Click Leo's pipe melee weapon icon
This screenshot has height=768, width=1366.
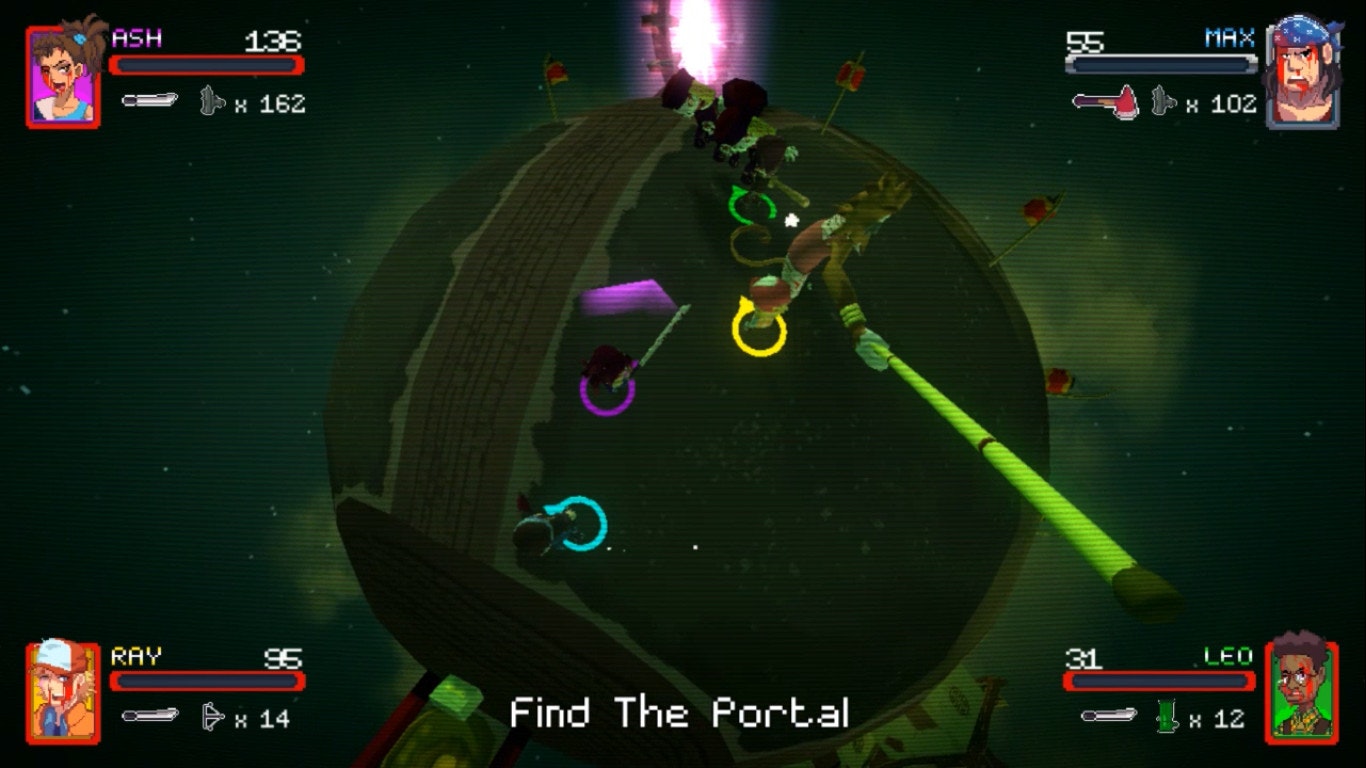[x=1109, y=715]
